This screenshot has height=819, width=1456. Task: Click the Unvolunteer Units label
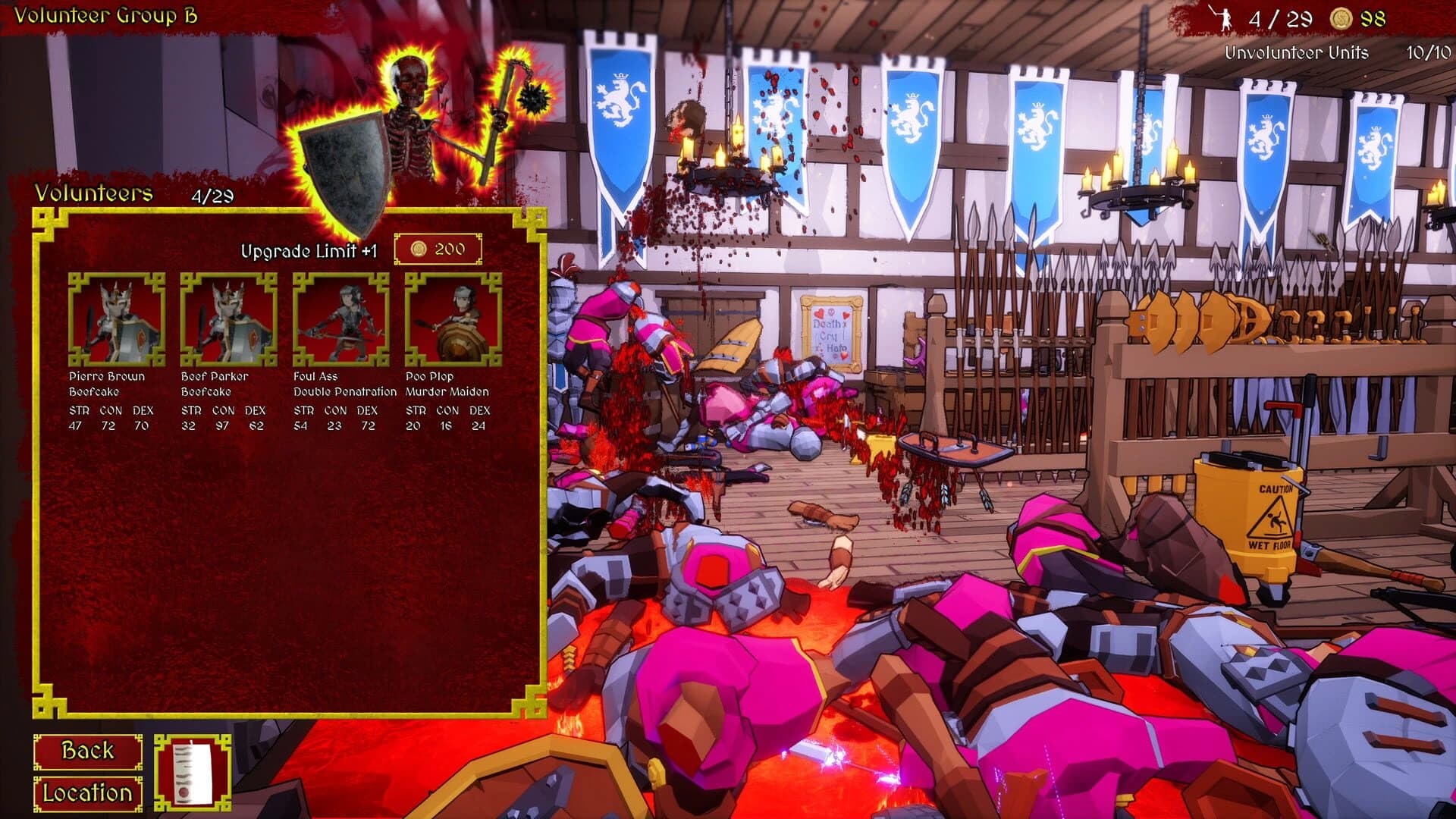tap(1298, 54)
